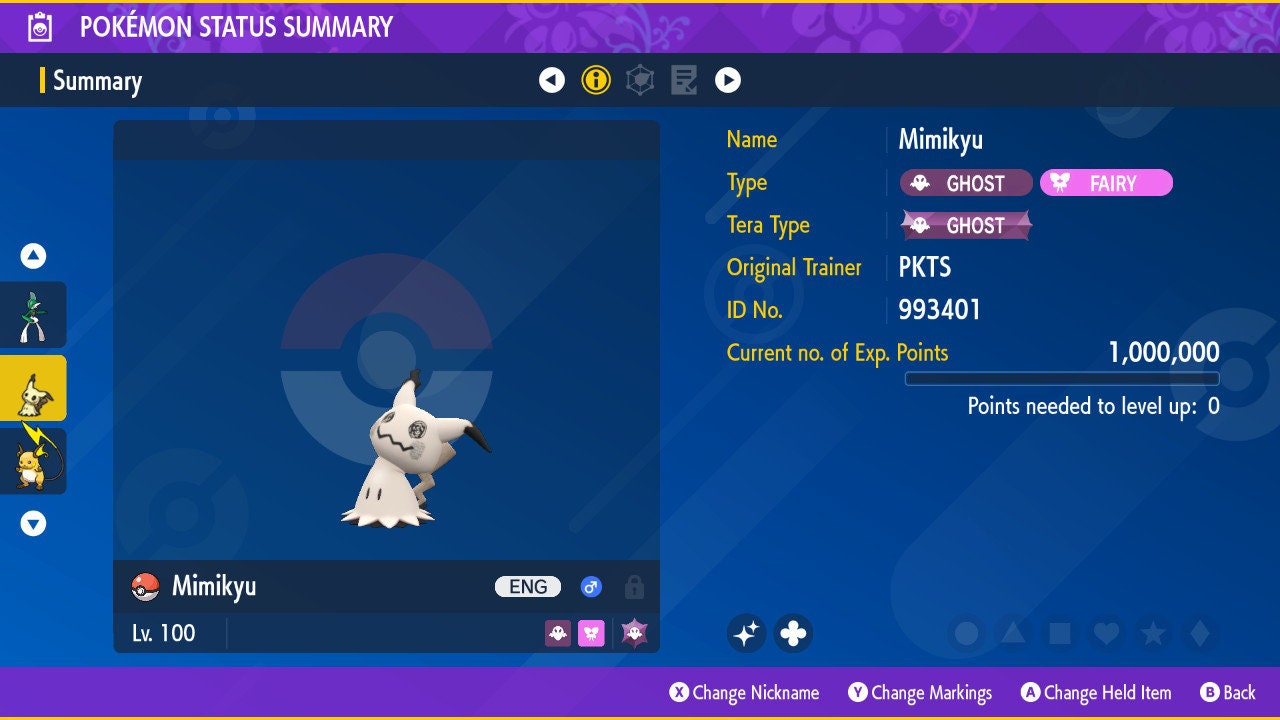Toggle the heart marking
This screenshot has width=1280, height=720.
pyautogui.click(x=1105, y=633)
